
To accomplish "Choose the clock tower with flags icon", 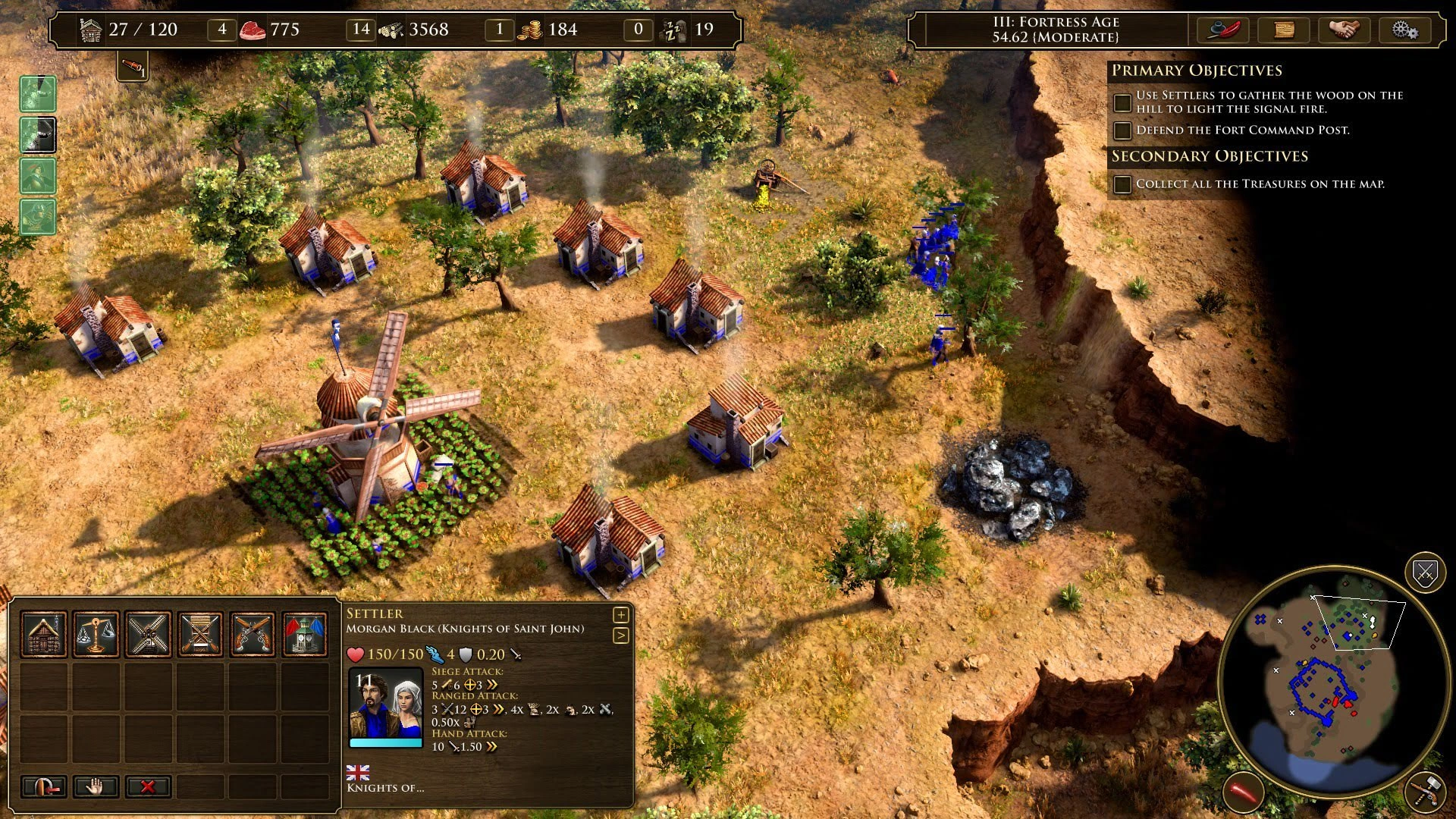I will pos(305,634).
